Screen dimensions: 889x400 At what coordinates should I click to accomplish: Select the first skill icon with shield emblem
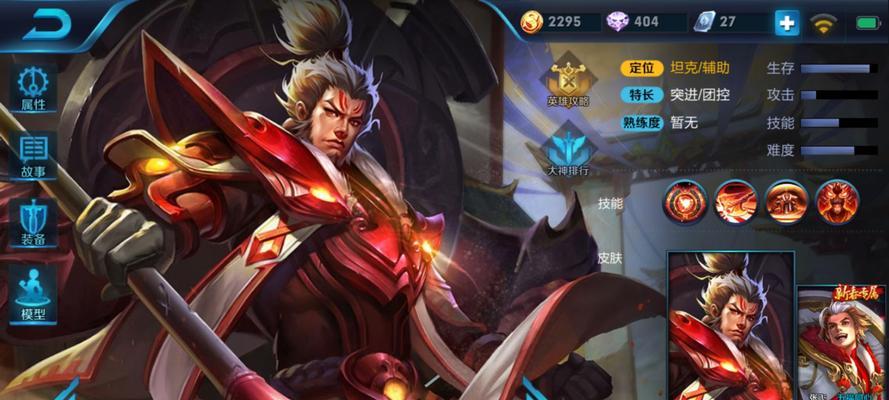tap(684, 202)
